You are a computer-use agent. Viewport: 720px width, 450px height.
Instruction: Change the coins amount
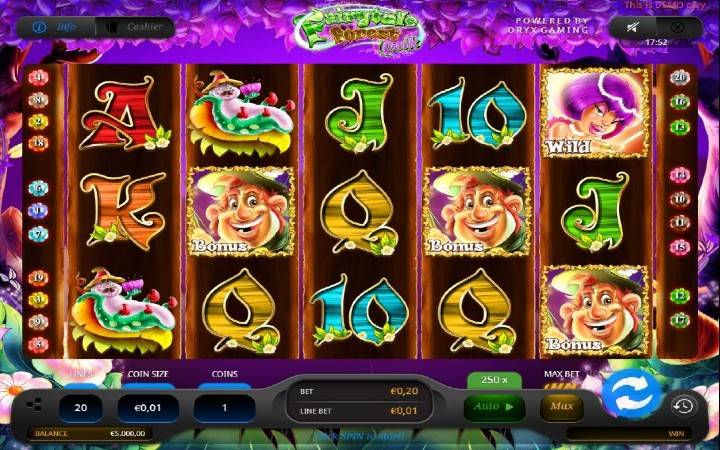coord(224,408)
